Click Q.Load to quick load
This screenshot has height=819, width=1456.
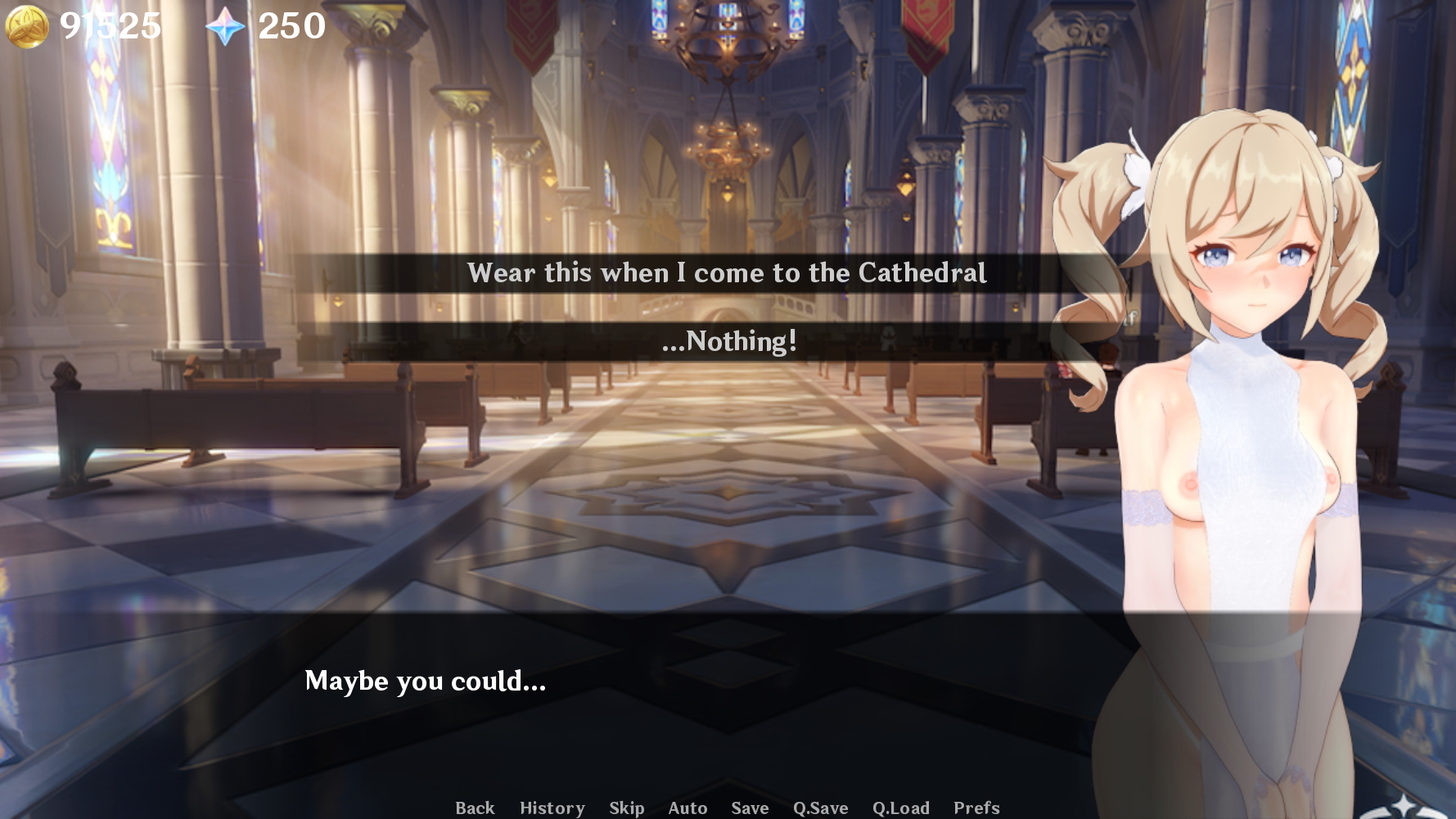[900, 808]
